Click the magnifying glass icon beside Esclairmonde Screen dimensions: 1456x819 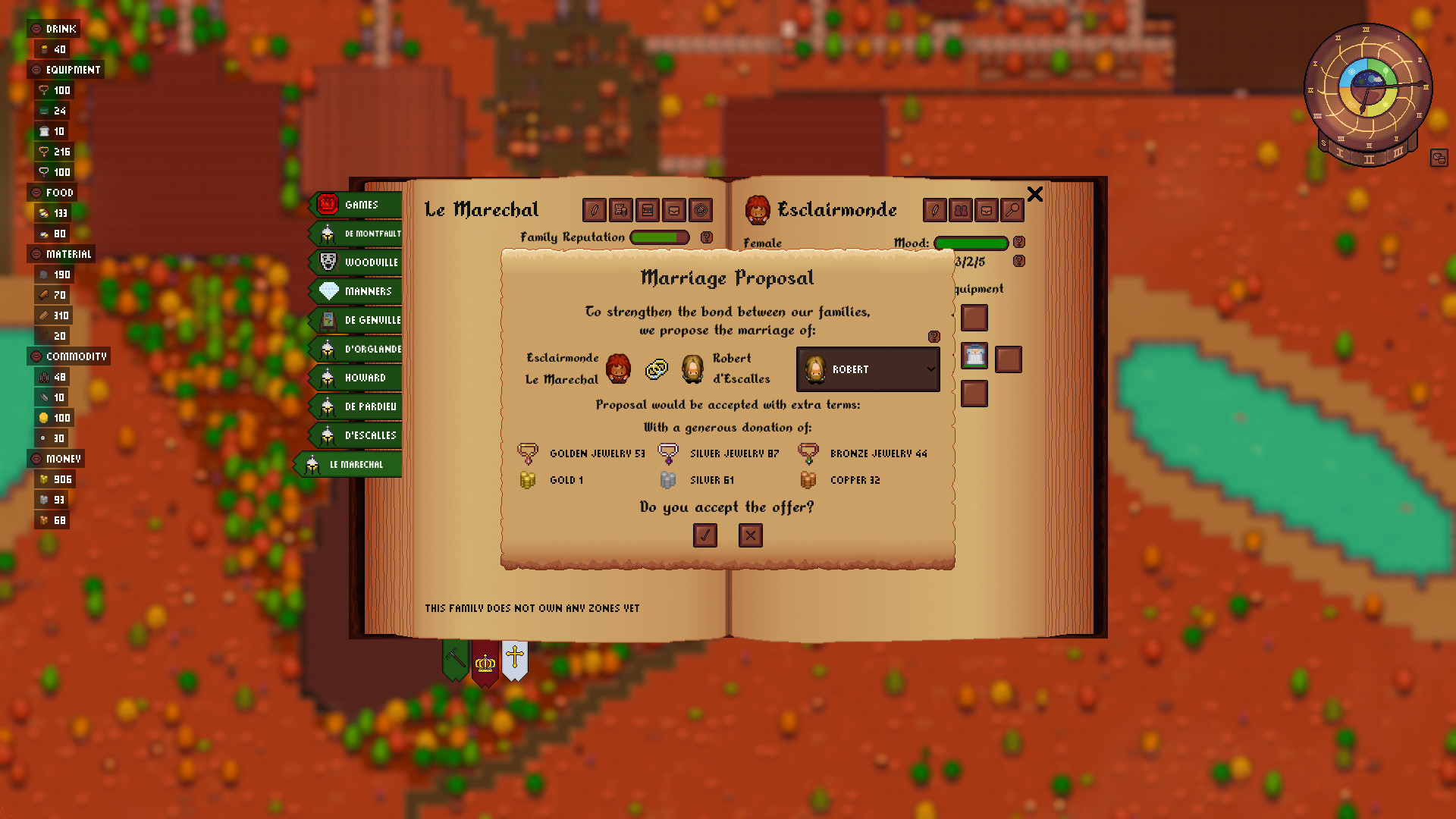[1012, 210]
